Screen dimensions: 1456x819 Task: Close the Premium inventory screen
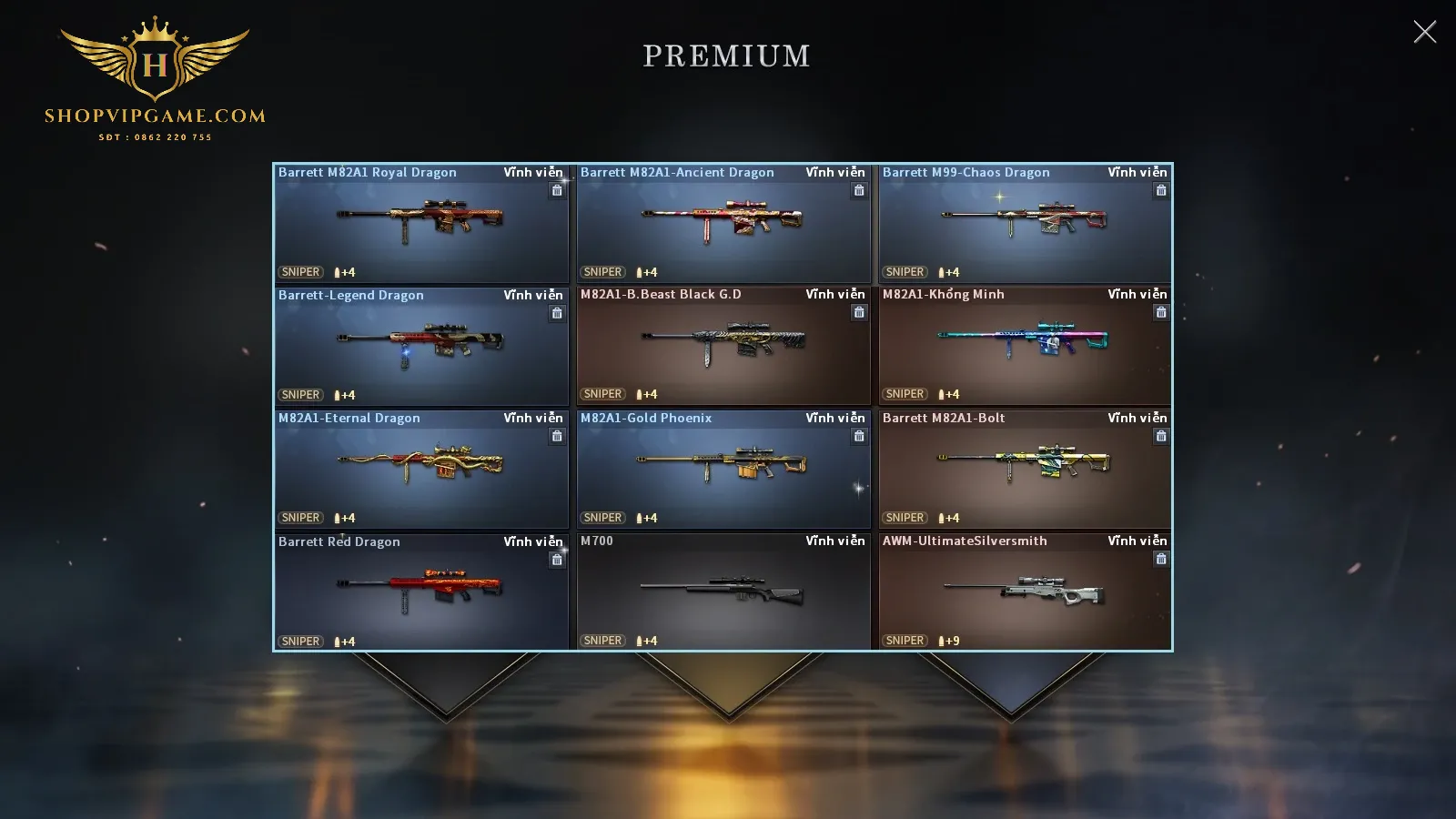pos(1424,32)
